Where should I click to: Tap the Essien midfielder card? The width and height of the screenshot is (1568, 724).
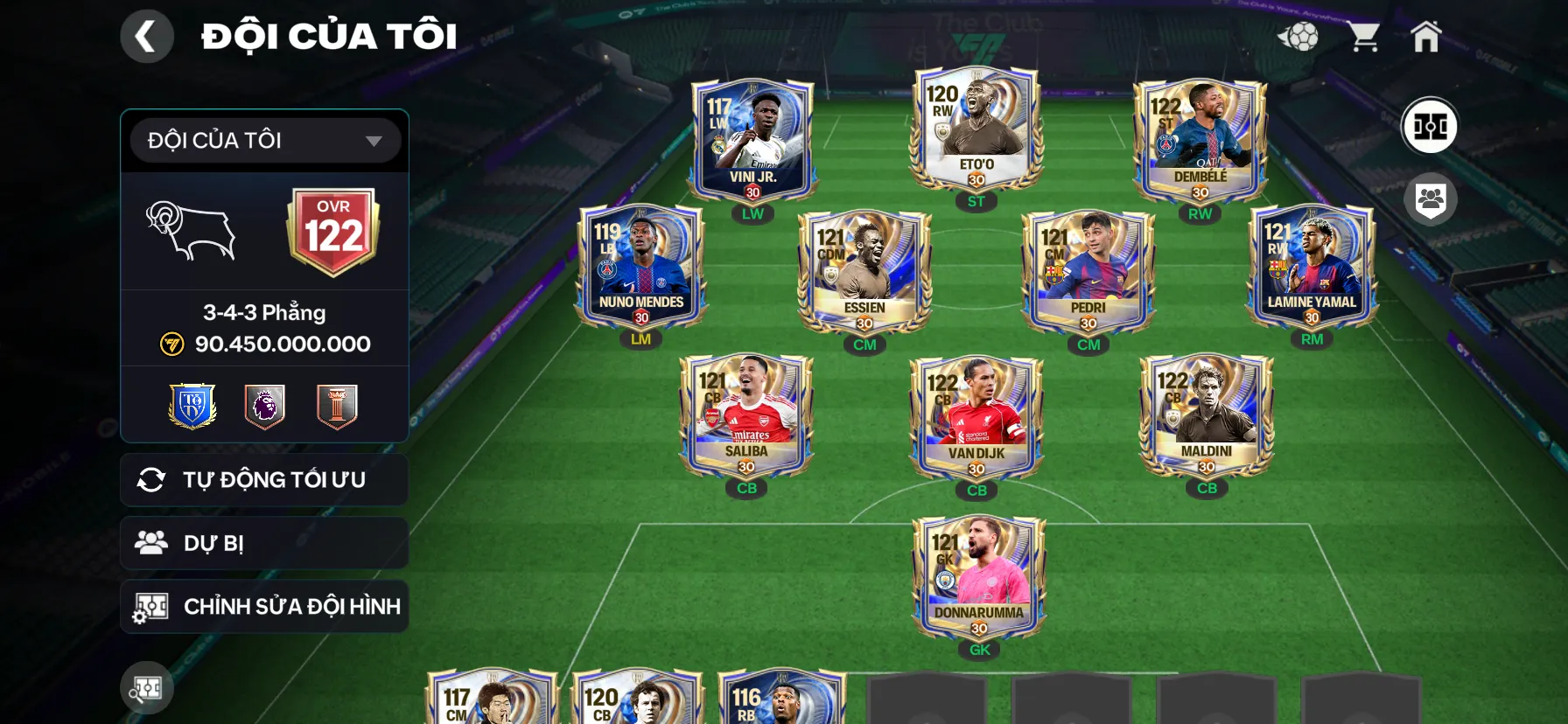[x=864, y=271]
